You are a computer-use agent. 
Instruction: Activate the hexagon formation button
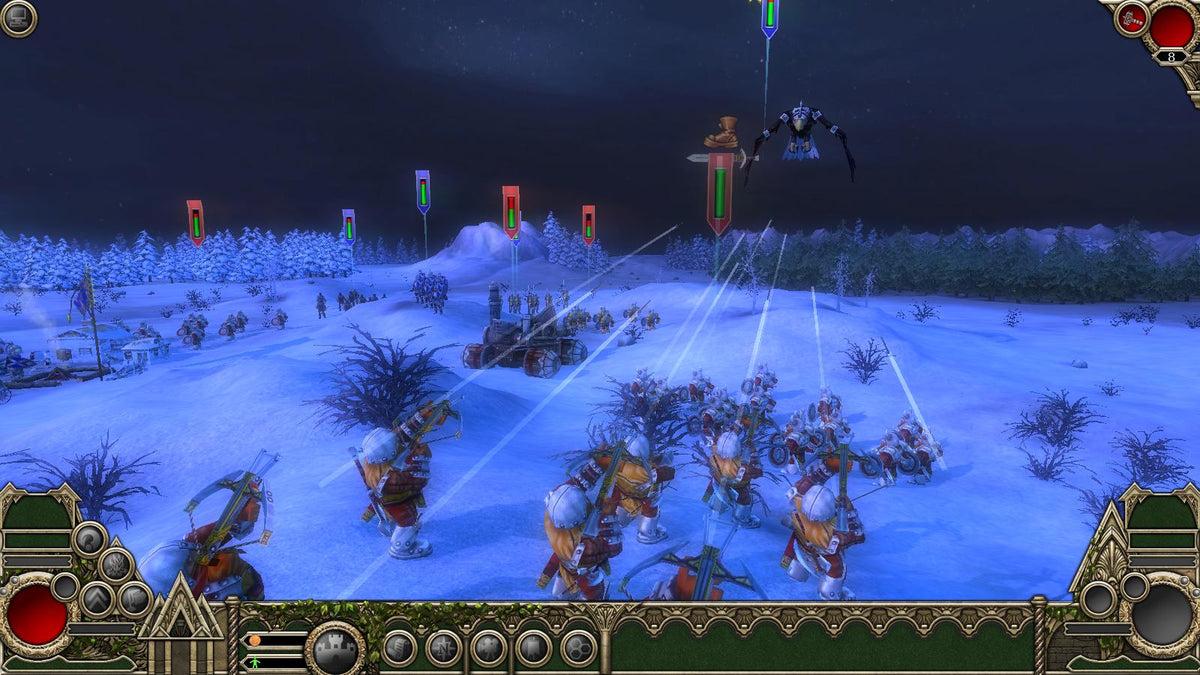pyautogui.click(x=578, y=648)
